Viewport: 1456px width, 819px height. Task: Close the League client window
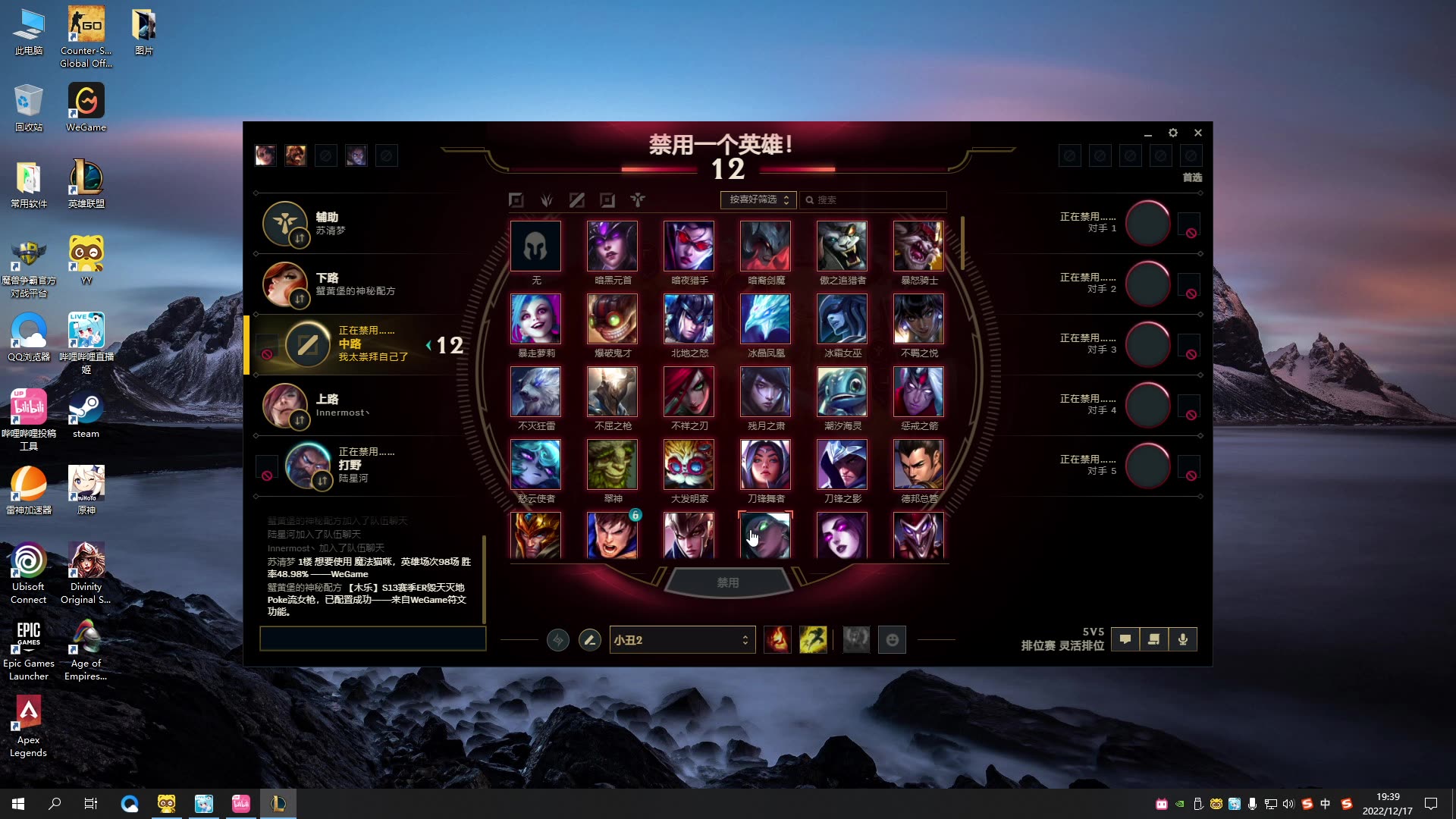coord(1198,133)
